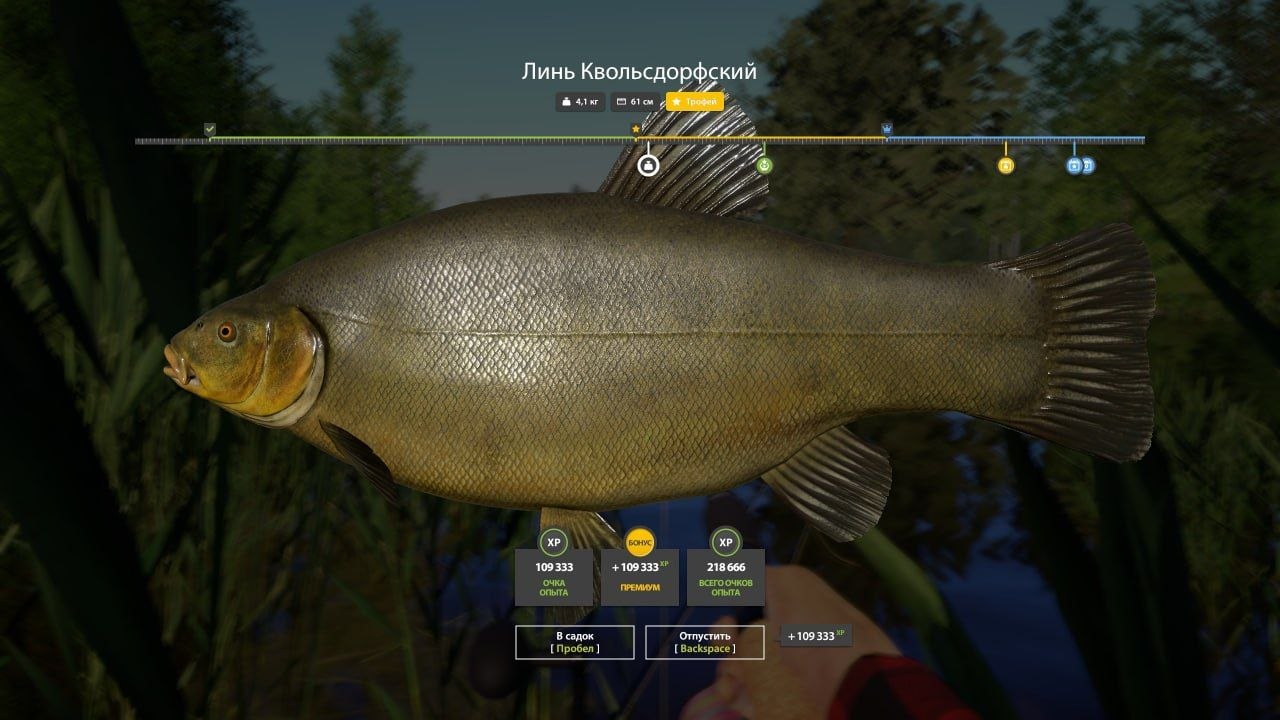Select the yellow trophy star marker on the scale
The image size is (1280, 720).
click(x=637, y=128)
